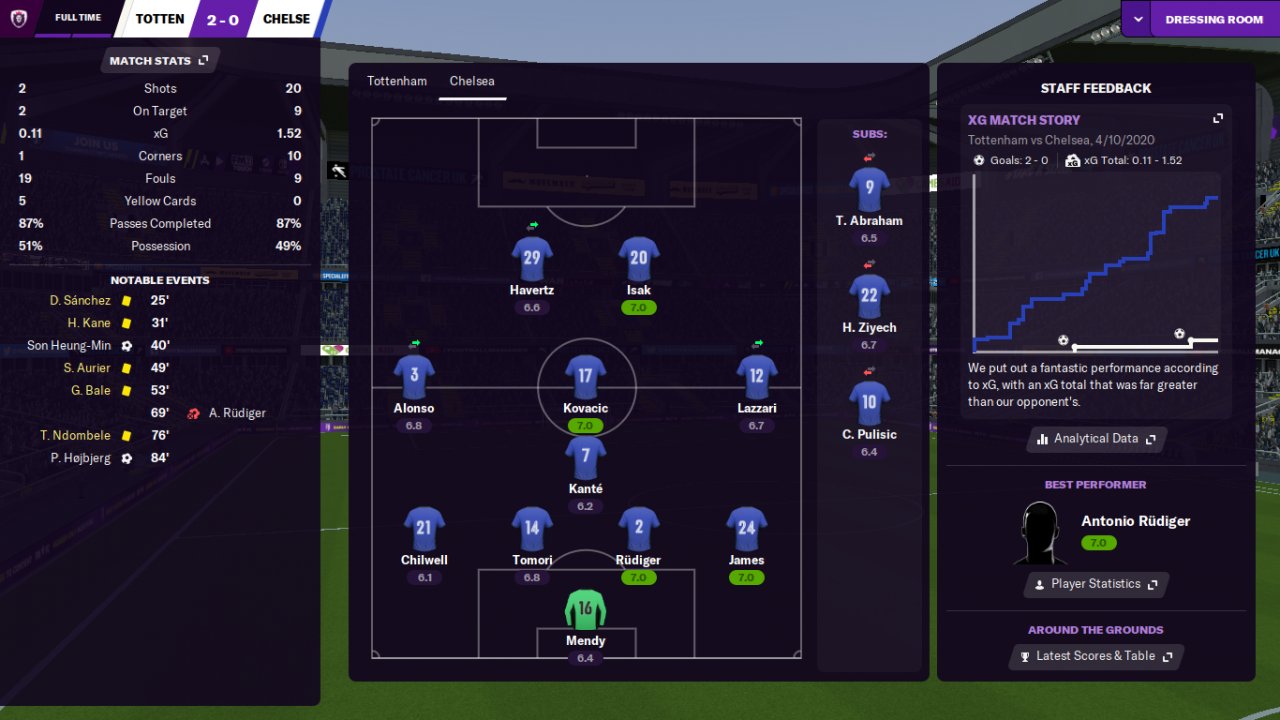Click the club badge icon in the top bar

[18, 18]
